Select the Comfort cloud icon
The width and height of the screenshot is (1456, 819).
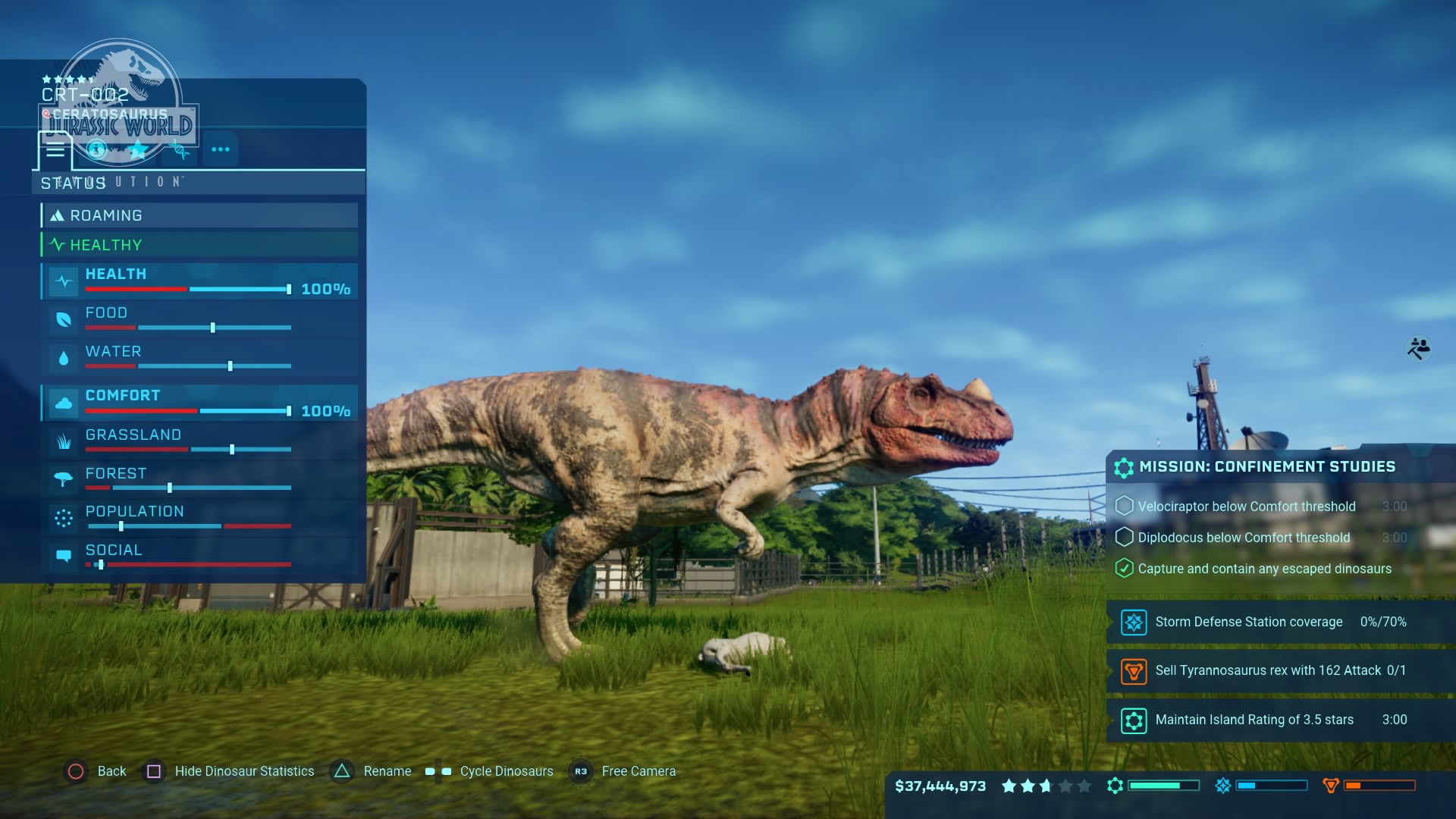64,403
